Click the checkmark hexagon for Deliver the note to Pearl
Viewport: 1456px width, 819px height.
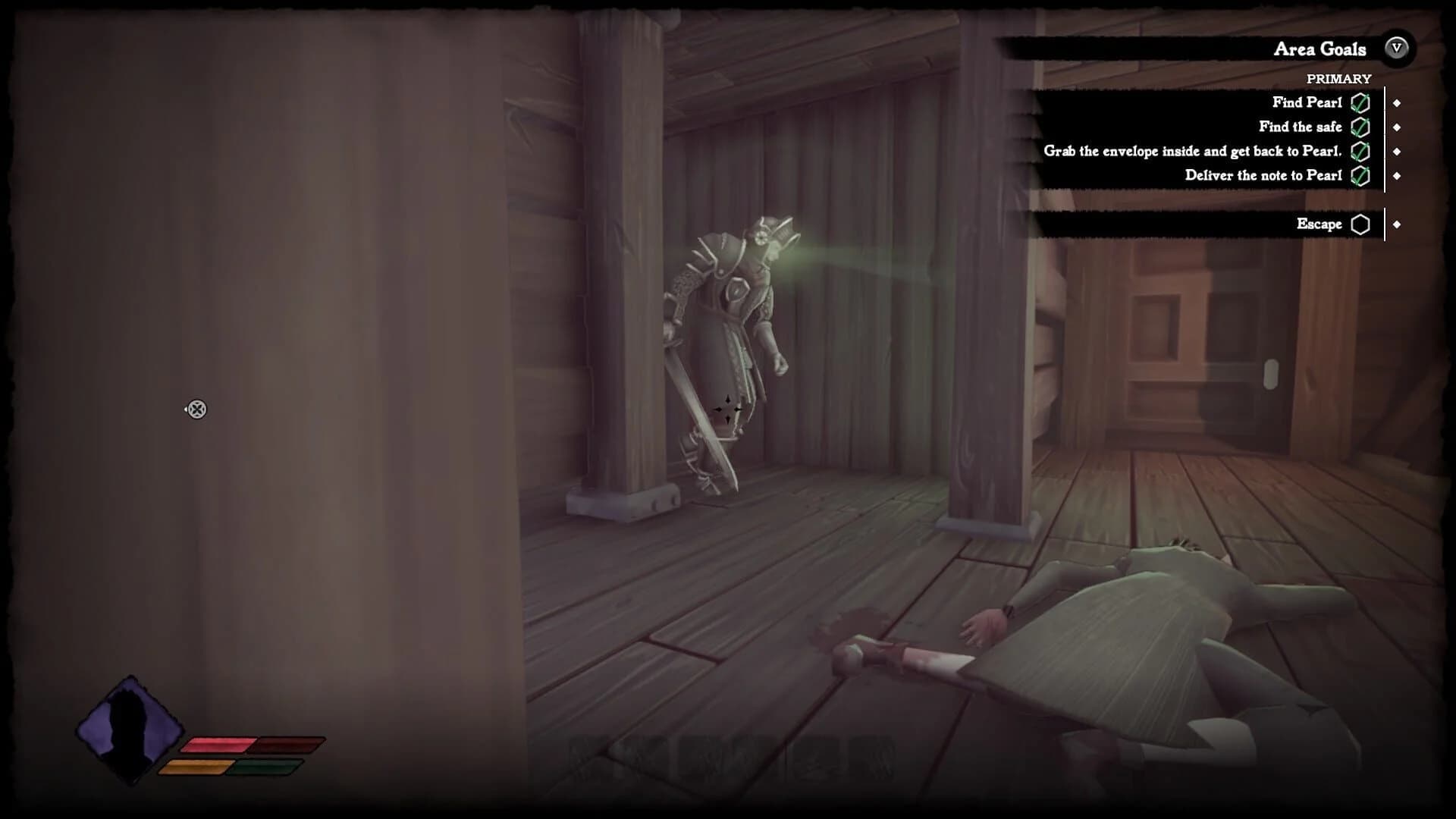click(1360, 175)
